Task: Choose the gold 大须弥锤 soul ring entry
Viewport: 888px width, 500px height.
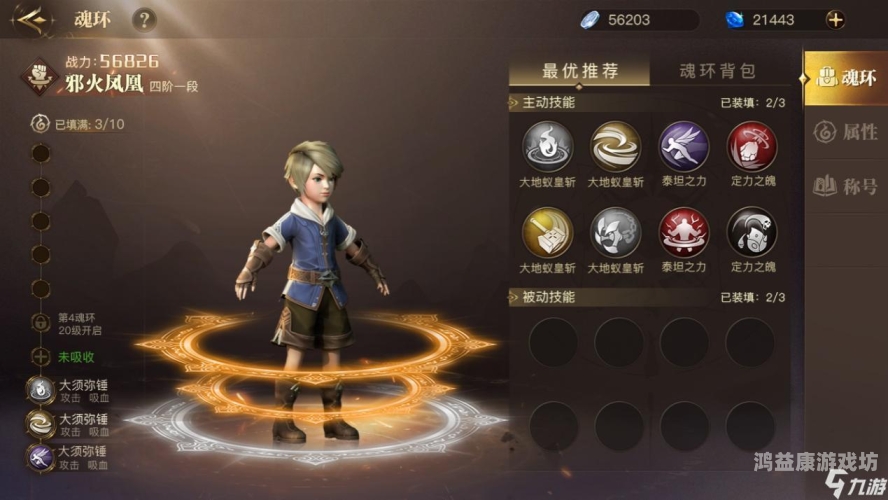Action: (x=41, y=424)
